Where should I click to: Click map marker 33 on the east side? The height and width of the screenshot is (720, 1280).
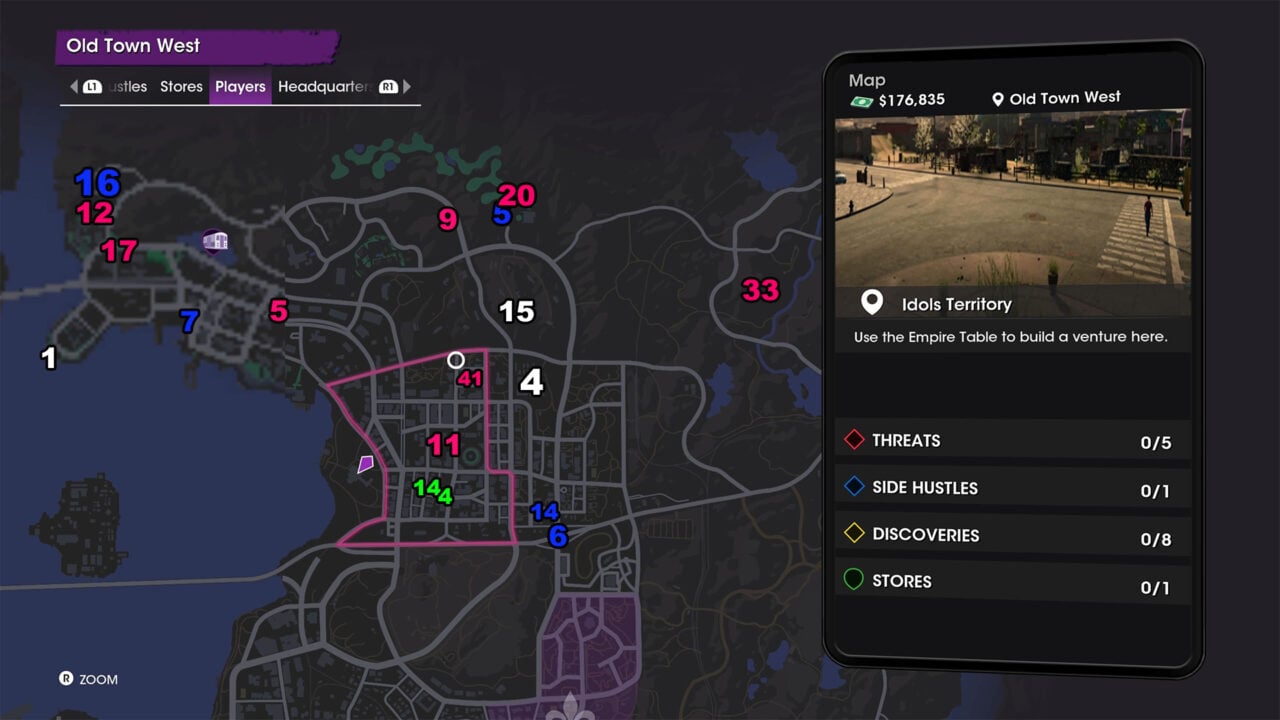click(758, 290)
